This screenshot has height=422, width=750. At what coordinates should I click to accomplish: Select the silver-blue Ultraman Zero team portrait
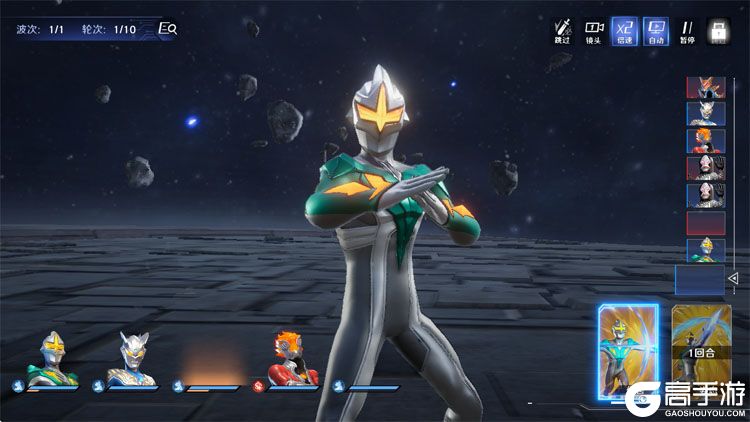(134, 360)
